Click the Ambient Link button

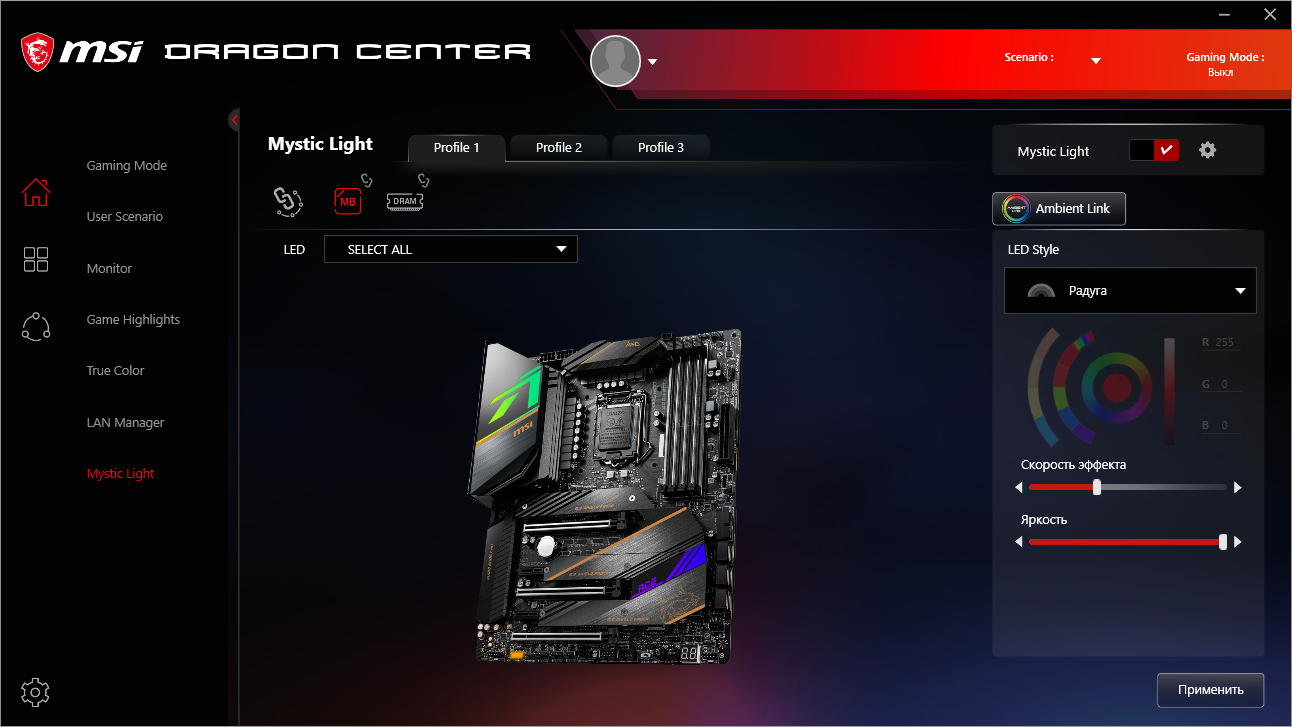pos(1058,209)
